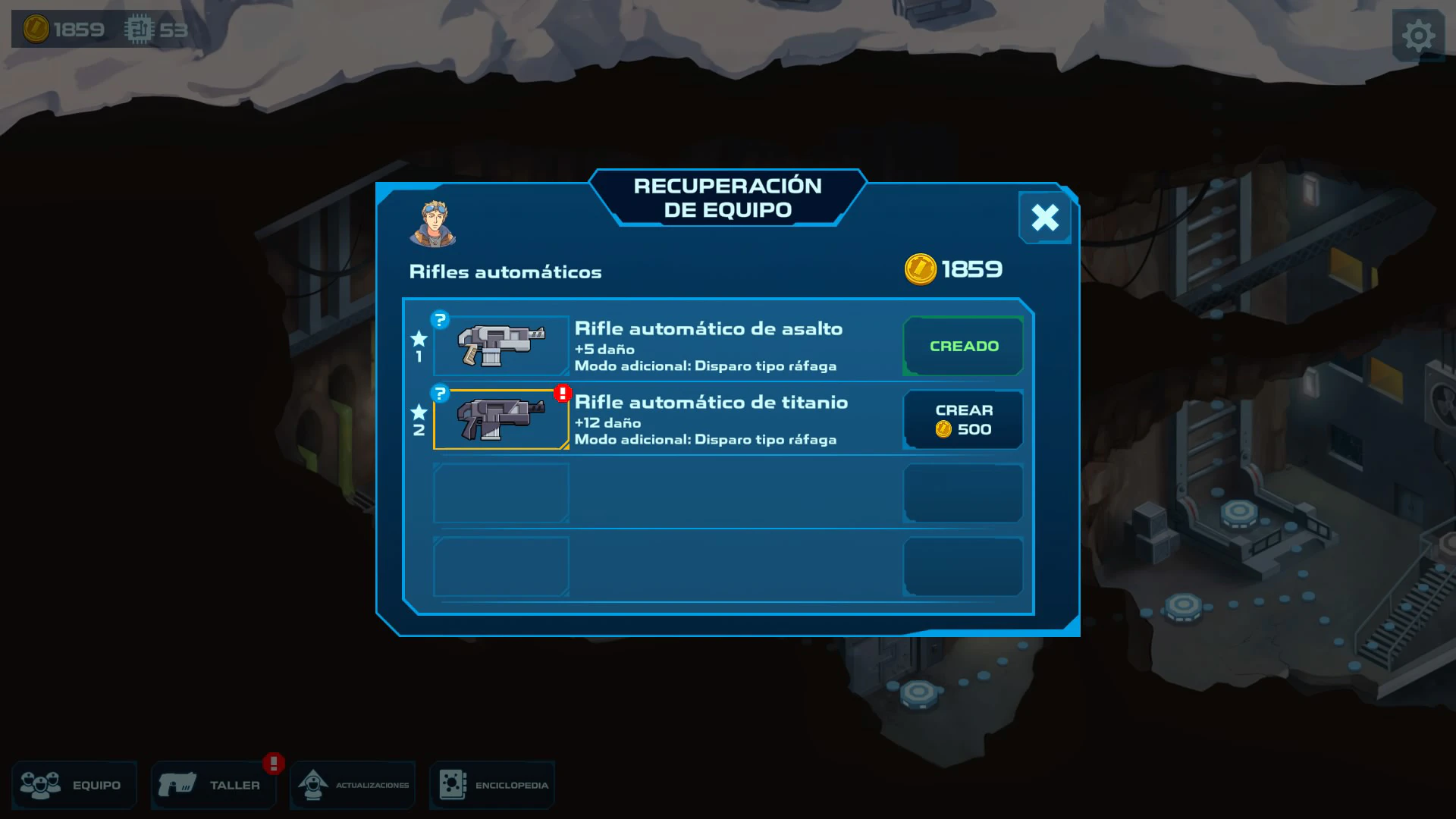Open the Taller workshop menu
This screenshot has height=819, width=1456.
tap(213, 785)
